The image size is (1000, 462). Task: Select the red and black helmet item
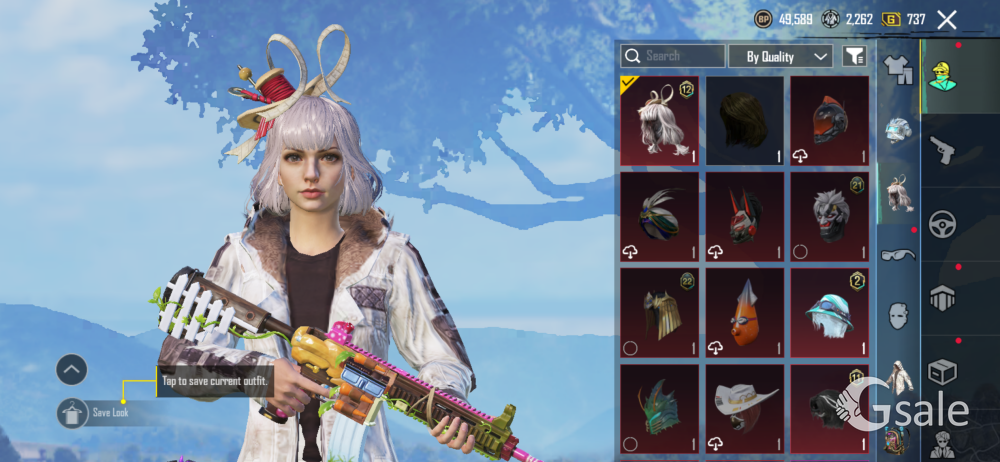tap(830, 121)
